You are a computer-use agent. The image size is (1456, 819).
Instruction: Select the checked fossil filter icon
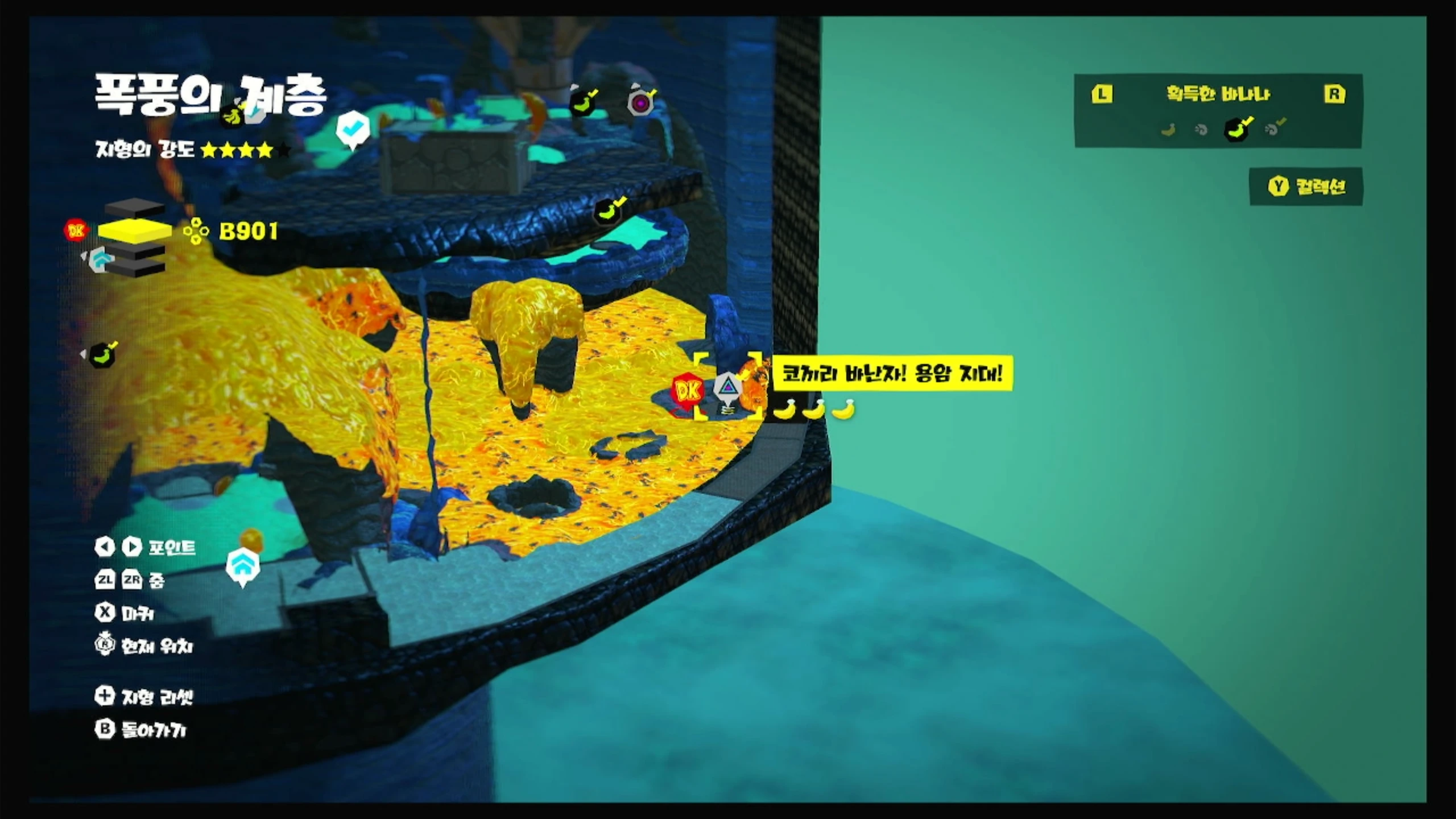(x=1273, y=129)
